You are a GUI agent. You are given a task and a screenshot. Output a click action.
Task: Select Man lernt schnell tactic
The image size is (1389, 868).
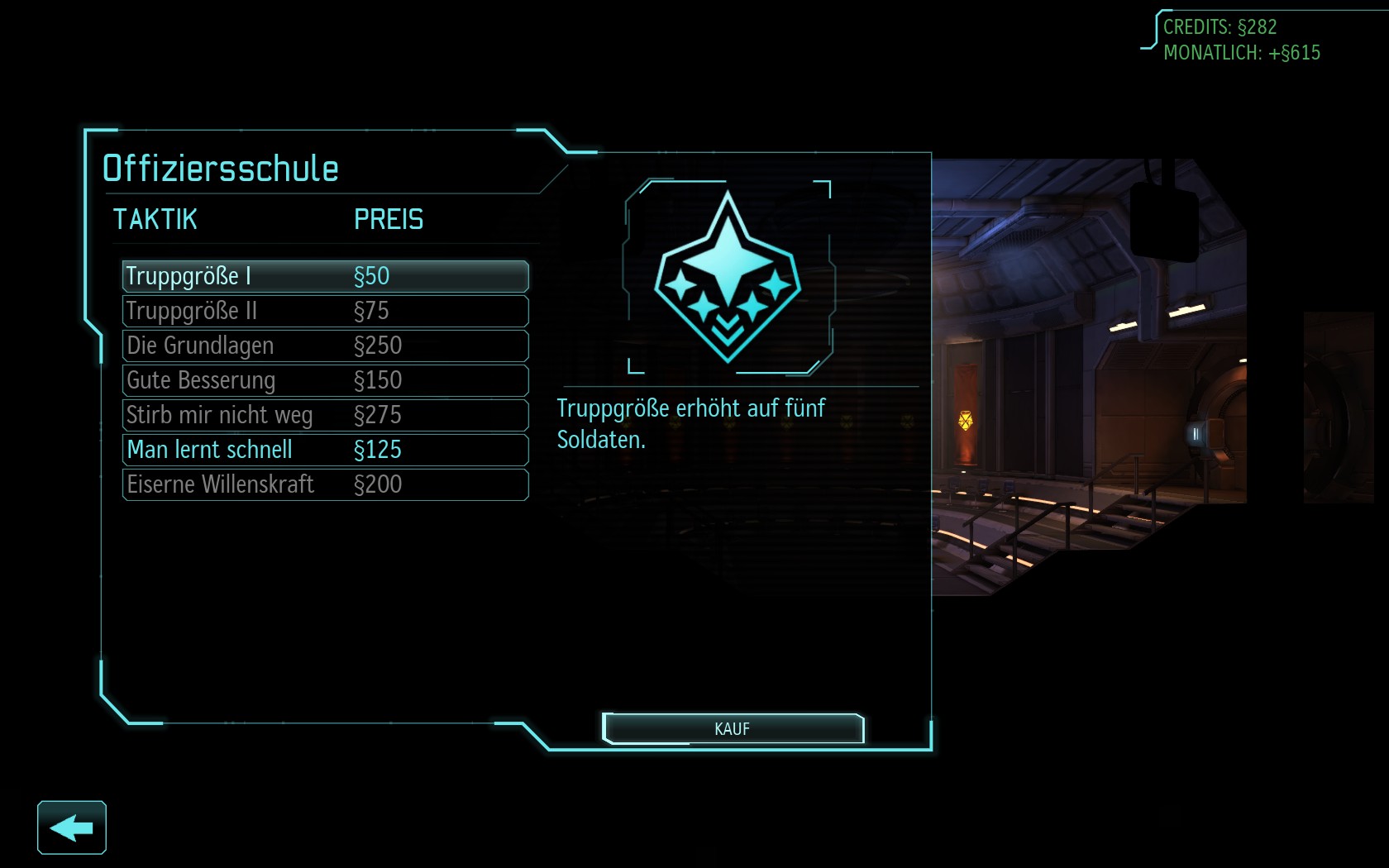(x=325, y=450)
